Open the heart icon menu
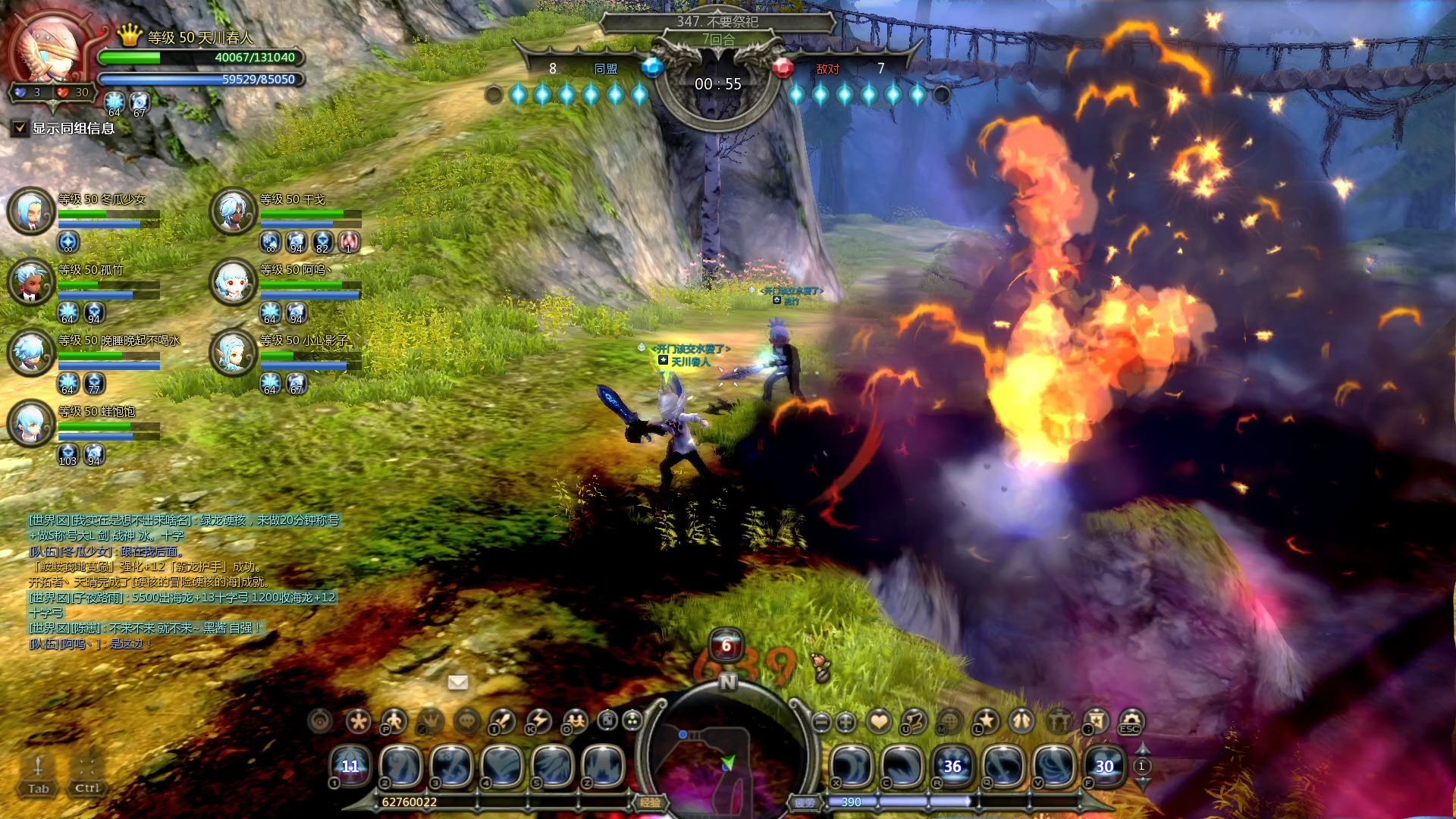The width and height of the screenshot is (1456, 819). pyautogui.click(x=879, y=721)
